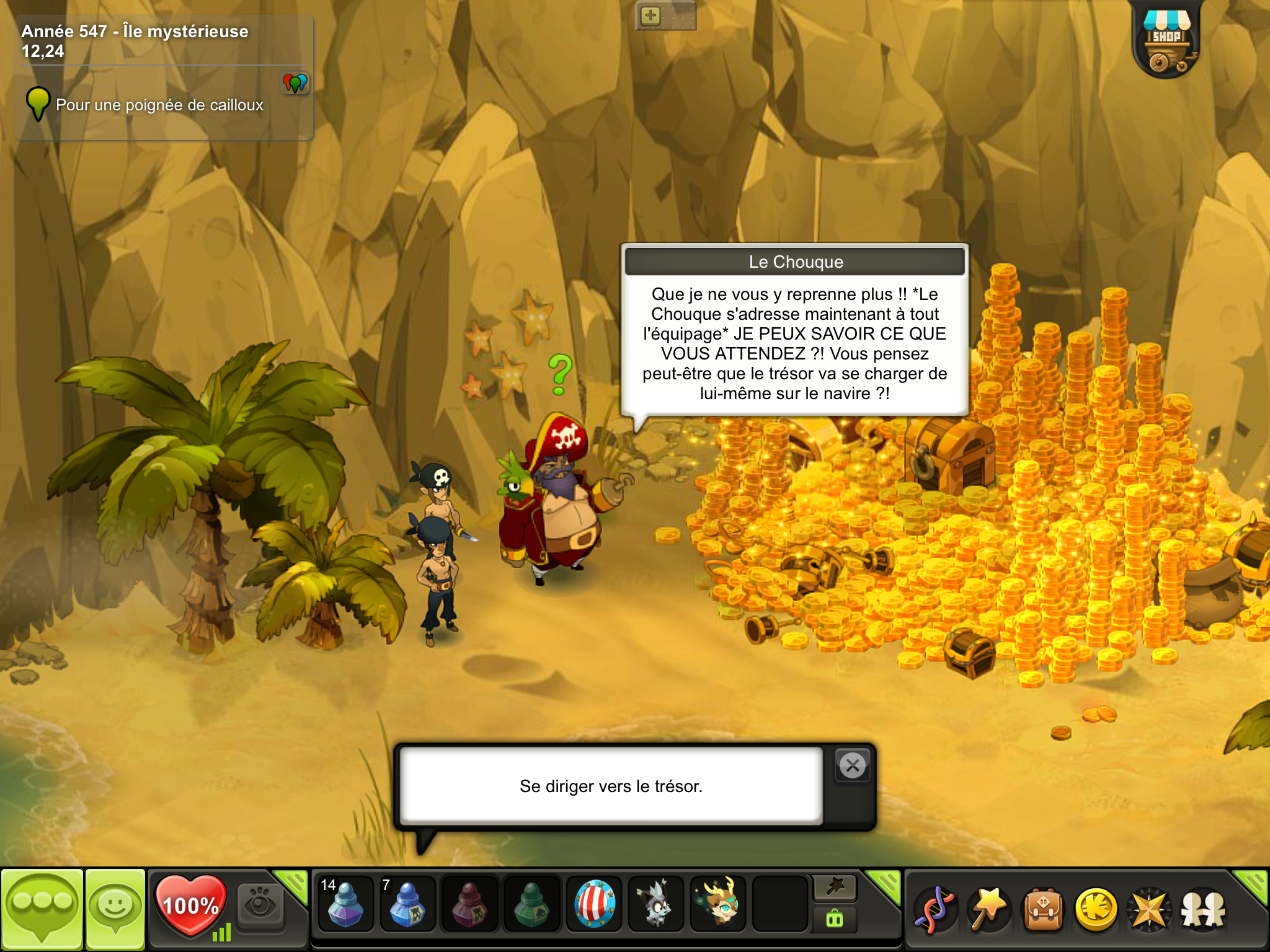The width and height of the screenshot is (1270, 952).
Task: Open the kama coin marketplace
Action: click(1096, 909)
